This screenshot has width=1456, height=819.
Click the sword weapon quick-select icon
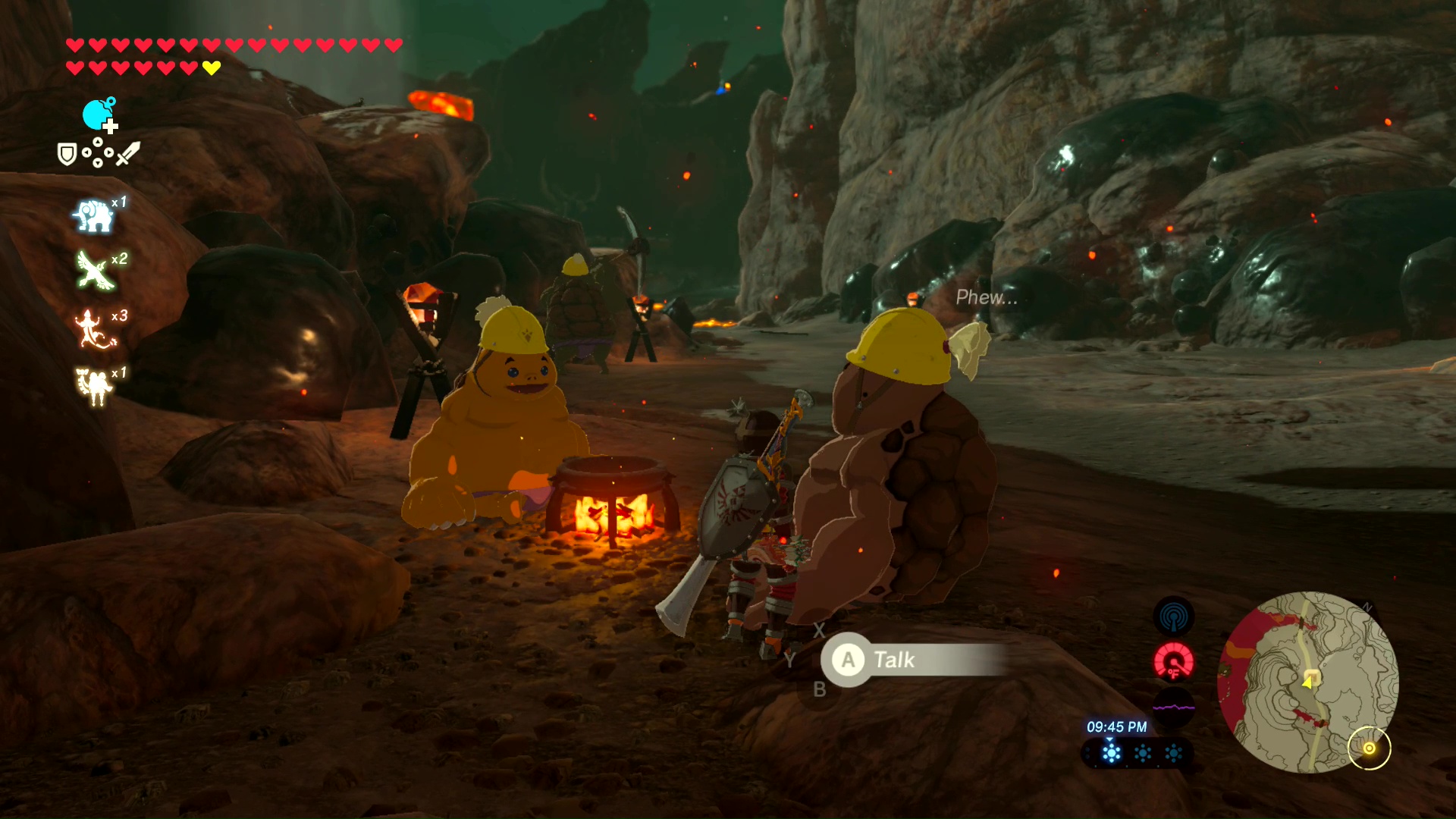(128, 153)
